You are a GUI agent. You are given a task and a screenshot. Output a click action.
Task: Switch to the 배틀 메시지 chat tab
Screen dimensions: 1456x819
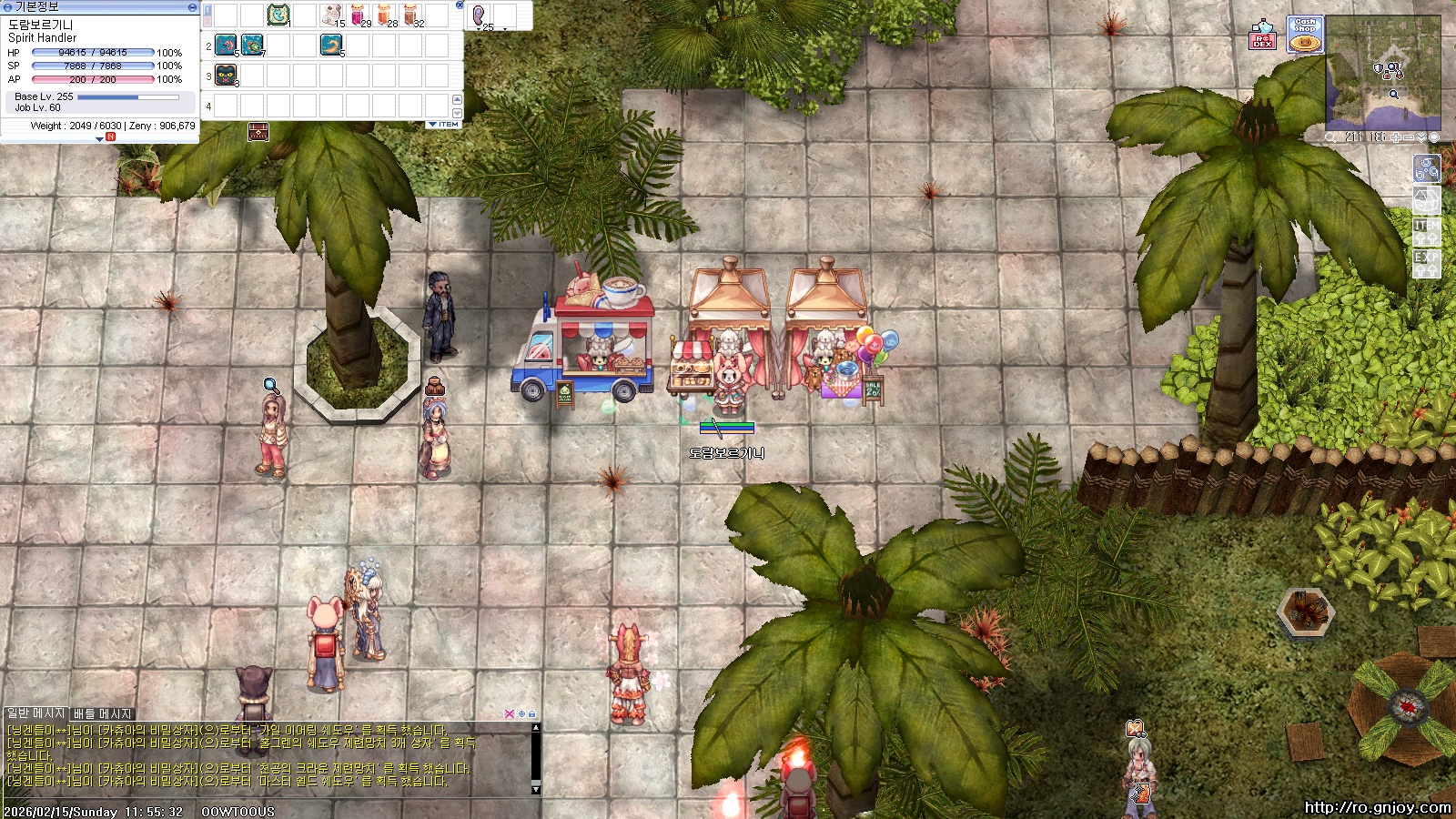[103, 713]
